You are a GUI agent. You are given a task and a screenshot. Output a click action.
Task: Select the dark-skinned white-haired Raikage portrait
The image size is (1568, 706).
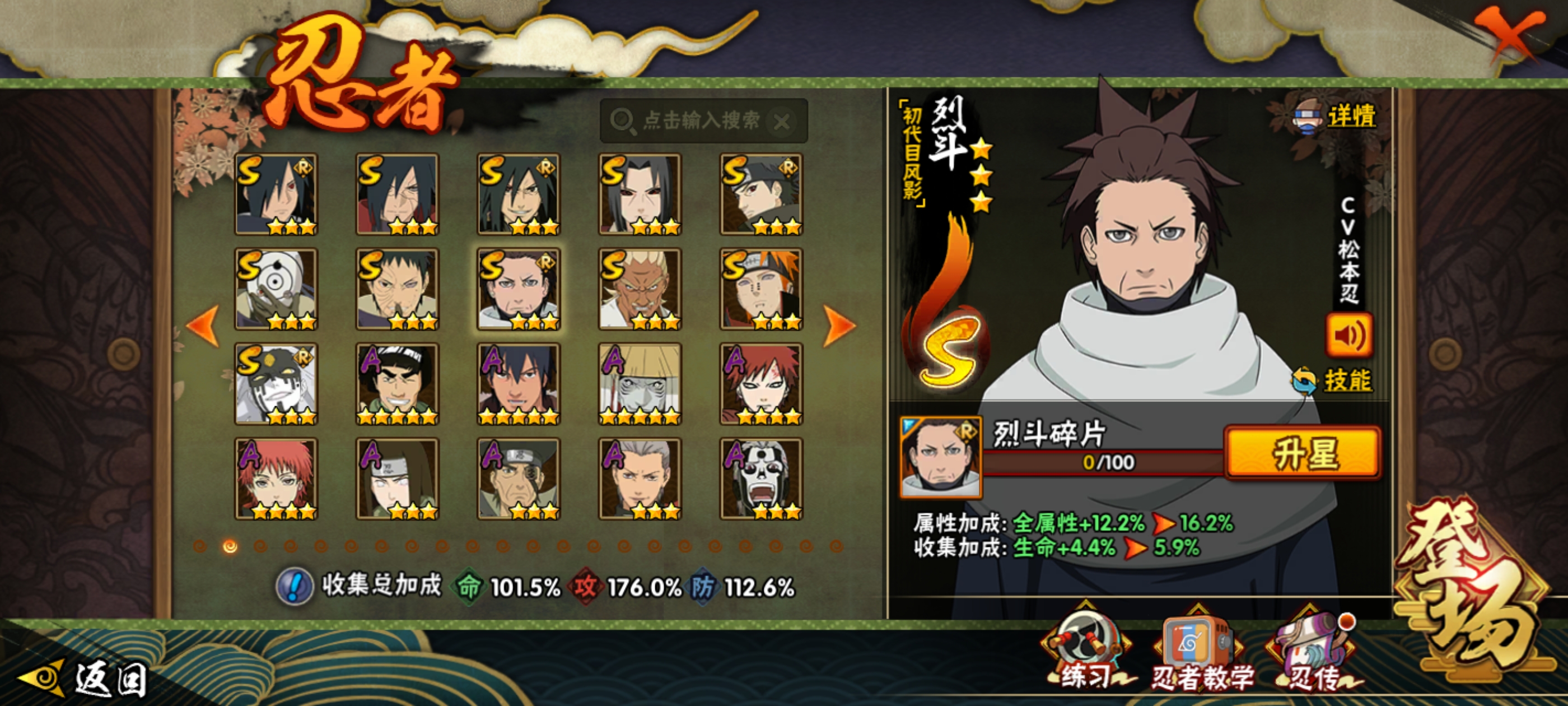tap(640, 289)
